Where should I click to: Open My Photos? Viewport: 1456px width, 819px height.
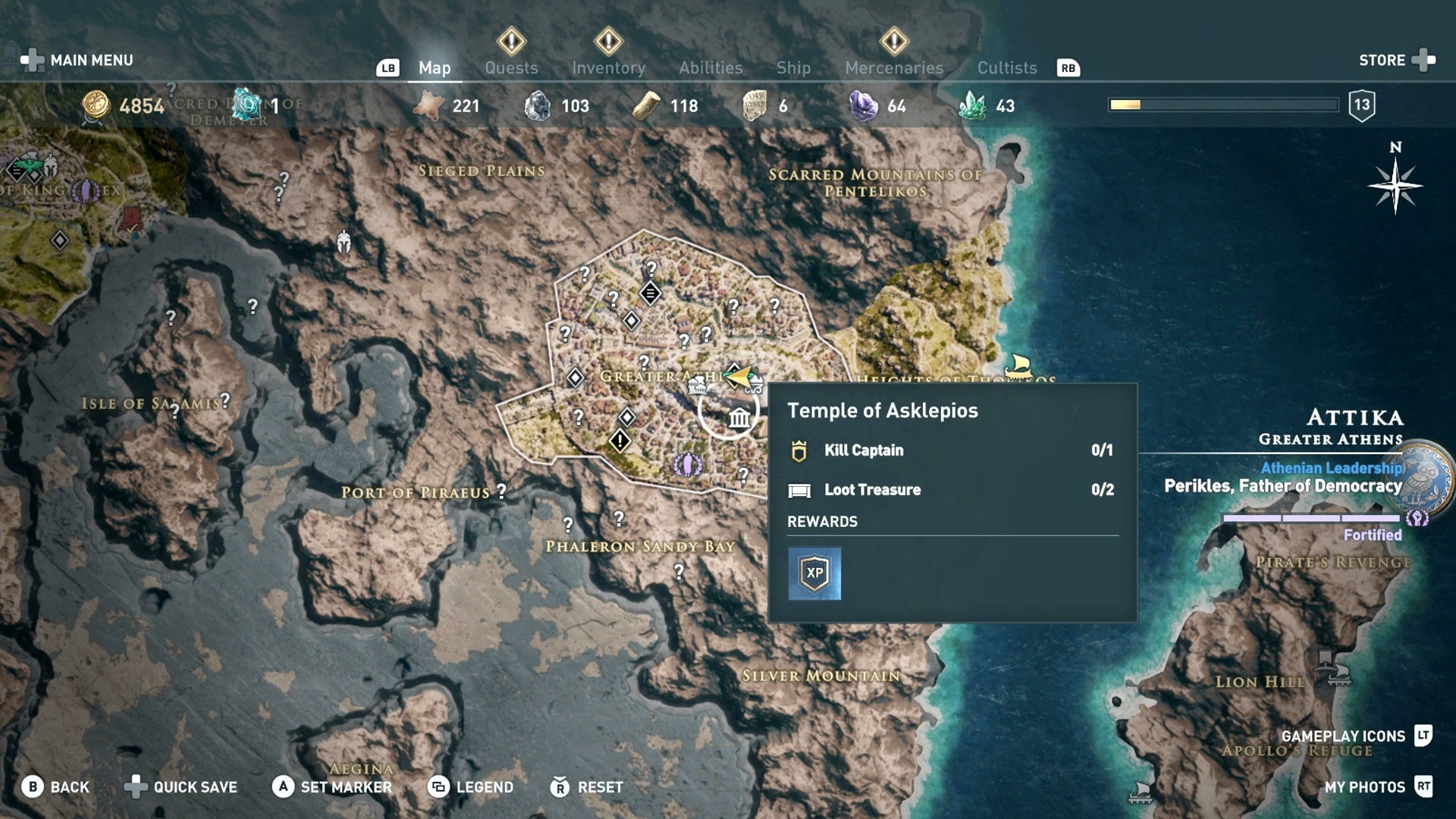[x=1365, y=787]
